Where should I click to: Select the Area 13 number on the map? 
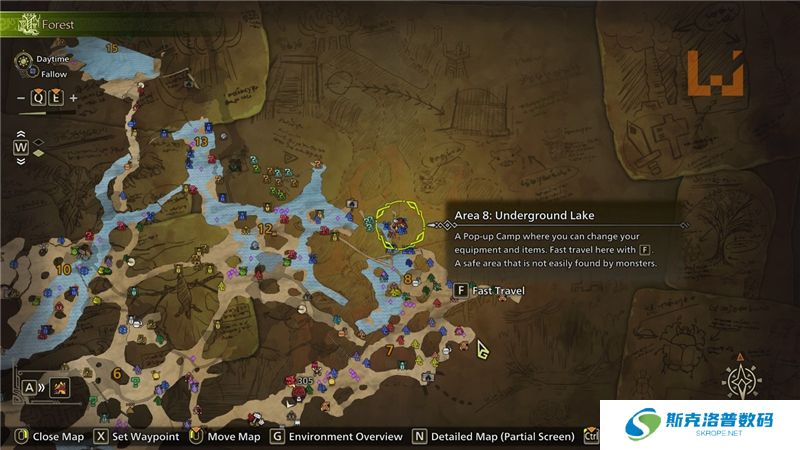(x=202, y=142)
